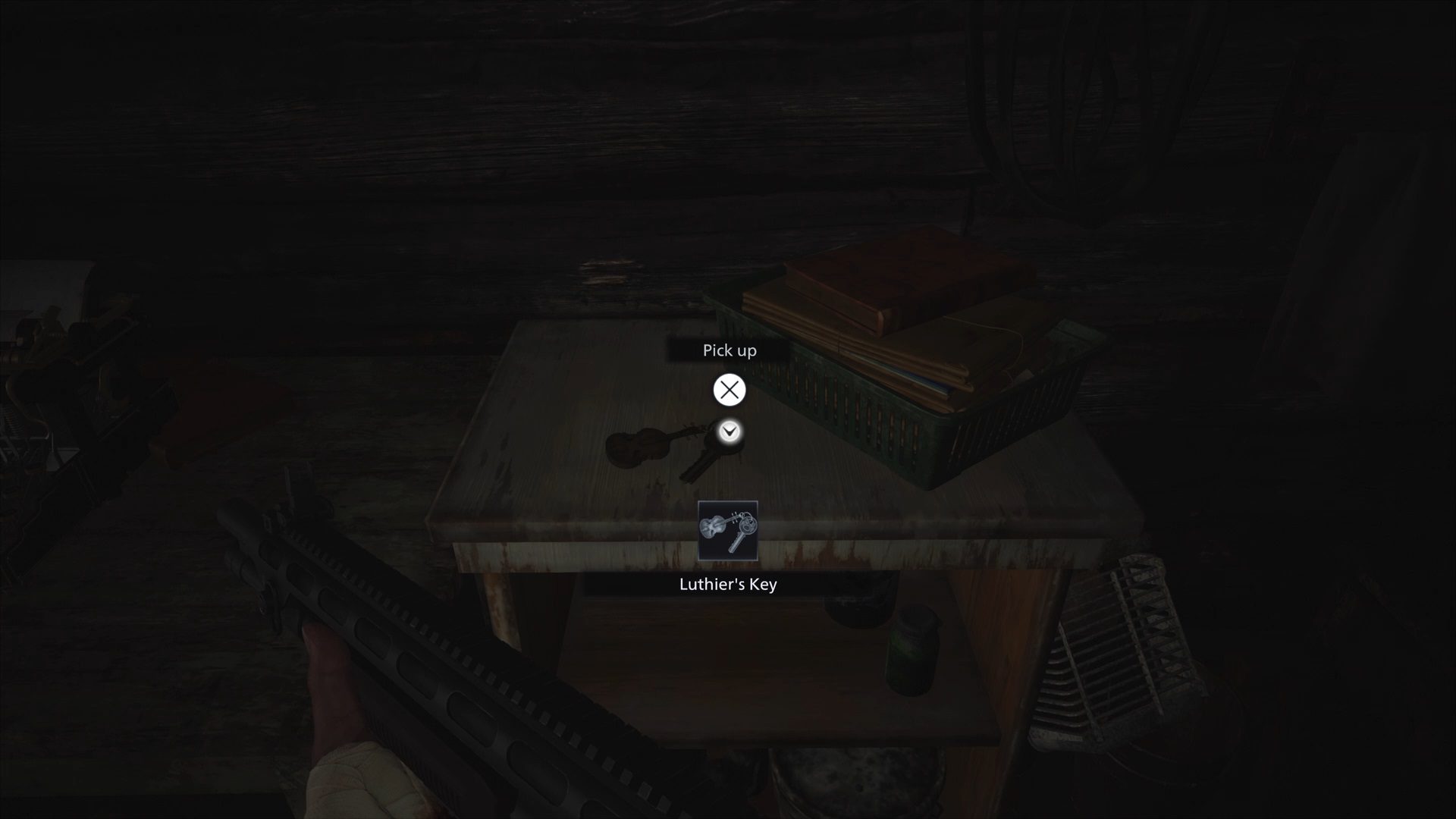1456x819 pixels.
Task: Click the Pick up label
Action: click(729, 350)
